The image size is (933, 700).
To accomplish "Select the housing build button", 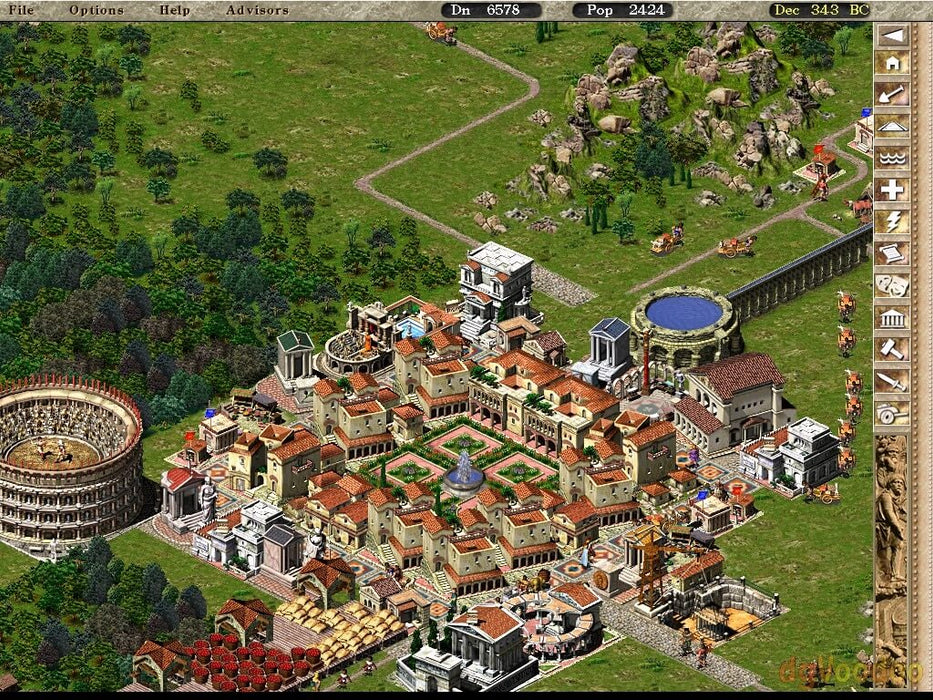I will (x=892, y=63).
